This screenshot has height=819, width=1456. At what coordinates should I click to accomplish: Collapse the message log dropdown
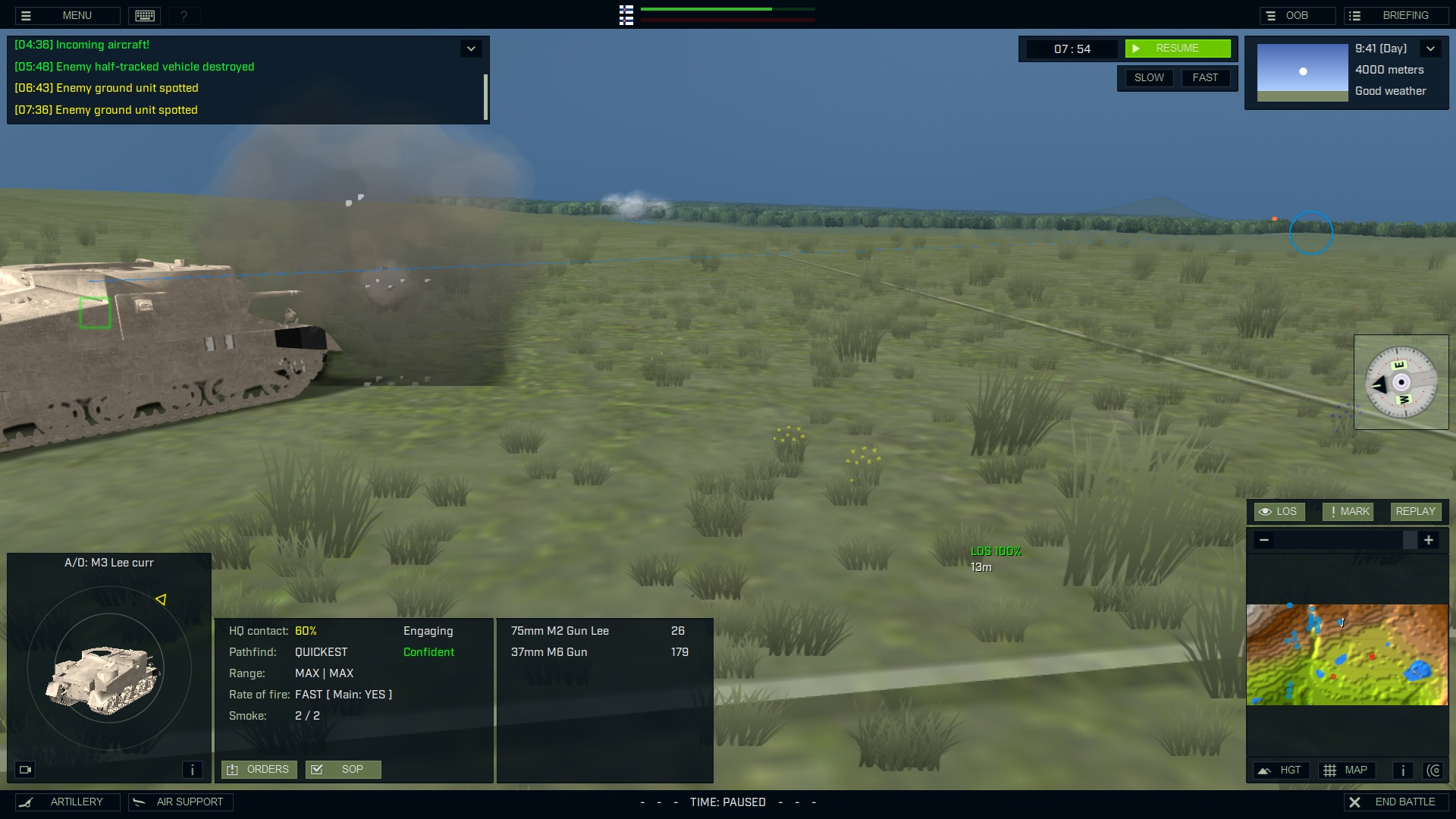pos(471,49)
